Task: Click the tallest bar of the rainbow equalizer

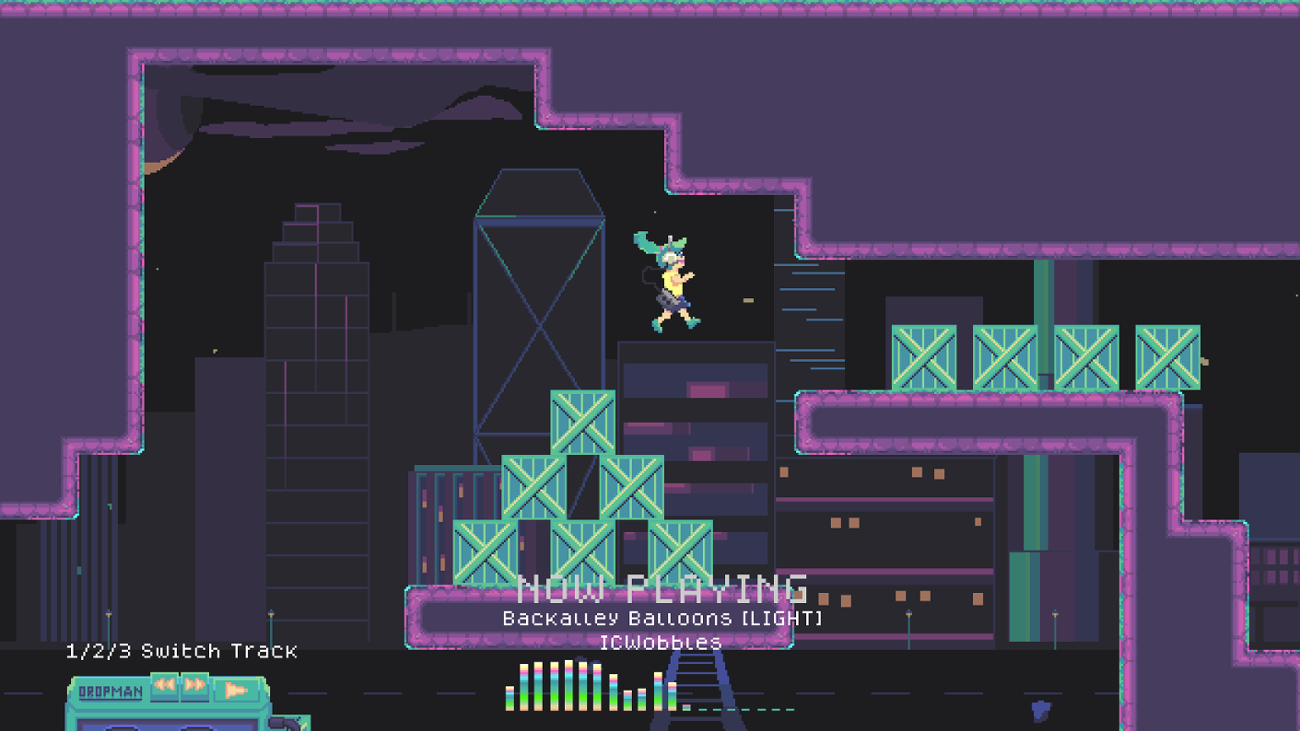Action: (568, 685)
